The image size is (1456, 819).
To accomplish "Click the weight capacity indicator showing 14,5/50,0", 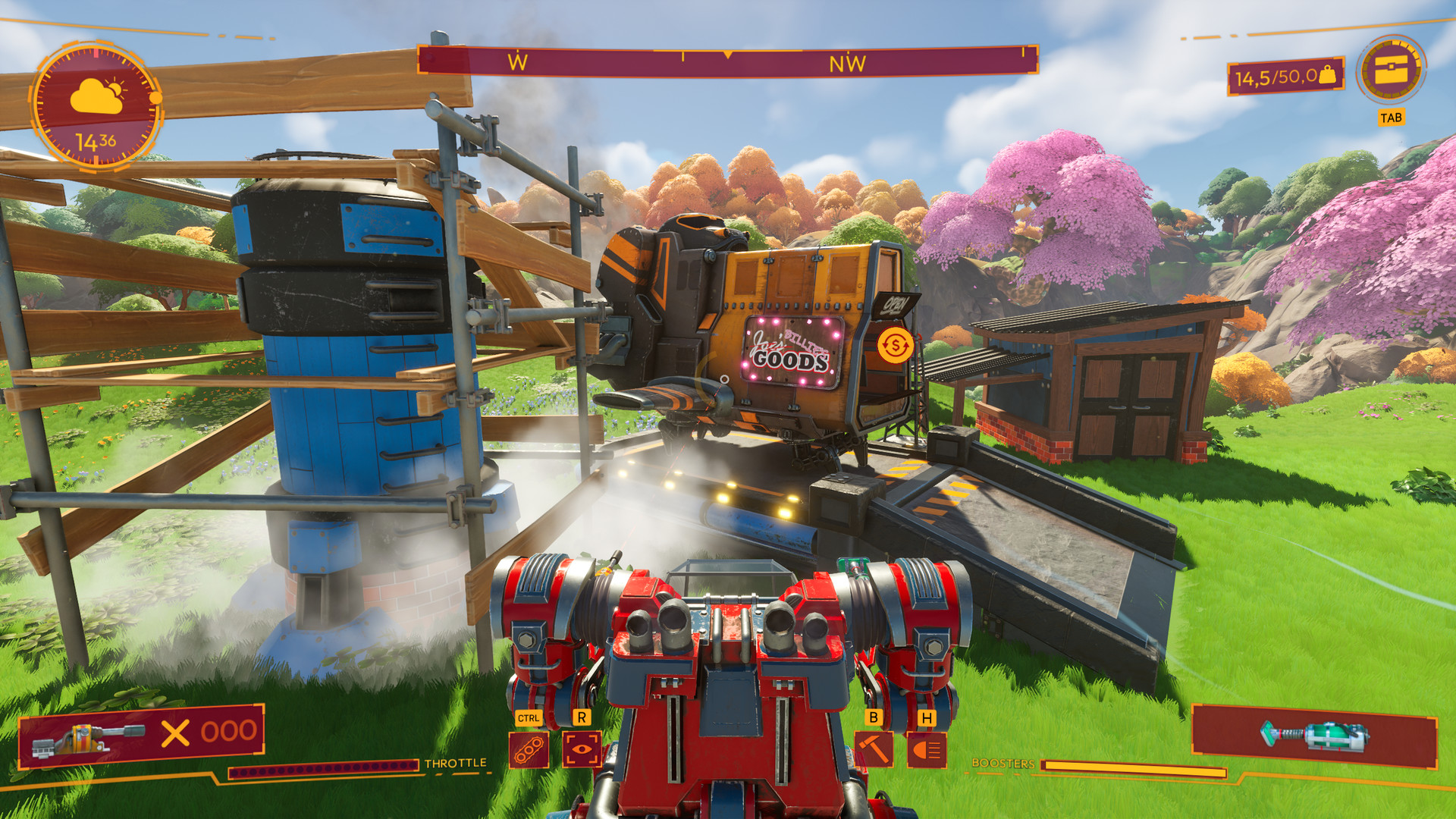I will click(1283, 76).
